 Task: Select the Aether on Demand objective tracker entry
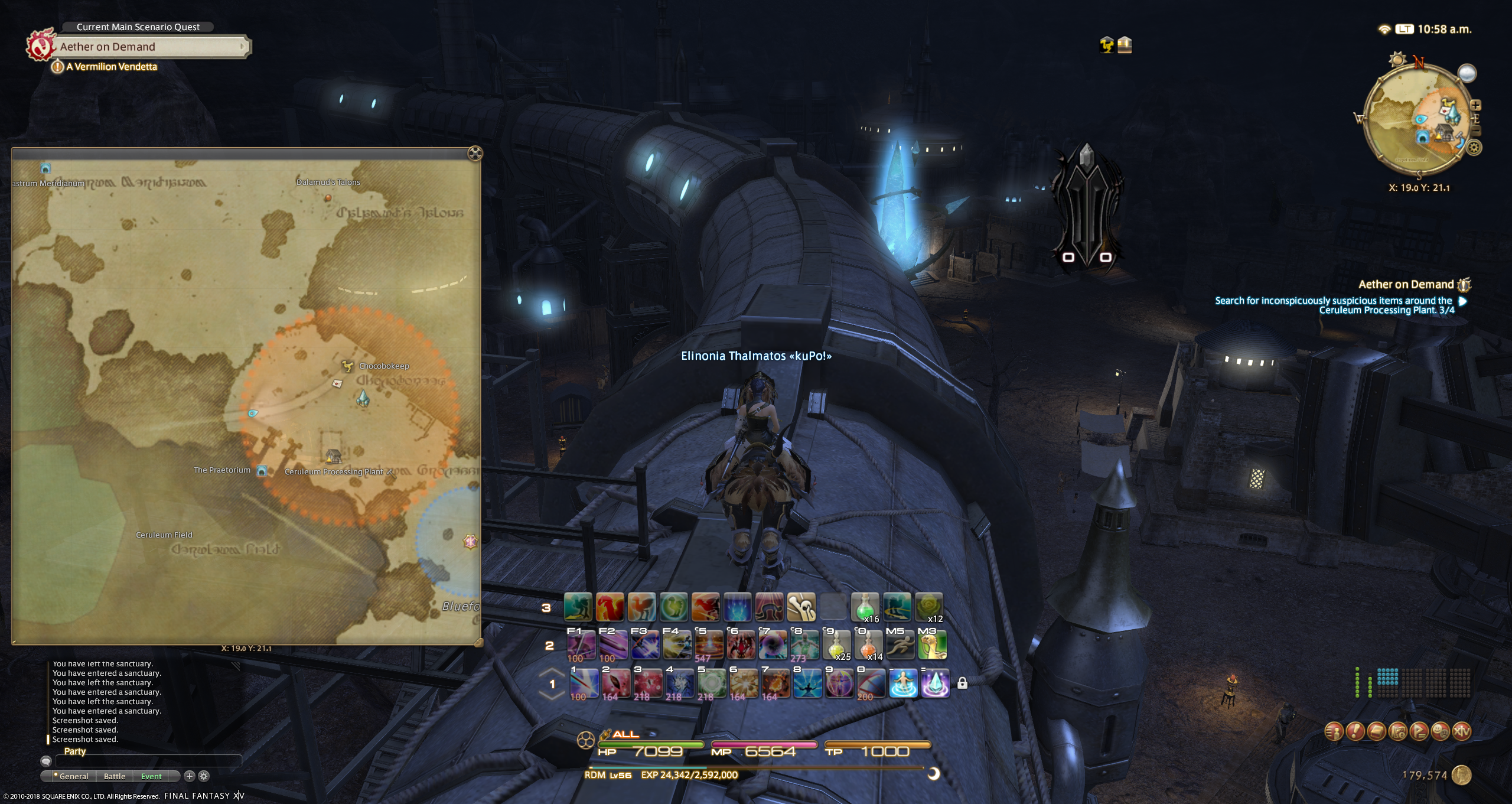pyautogui.click(x=1405, y=285)
